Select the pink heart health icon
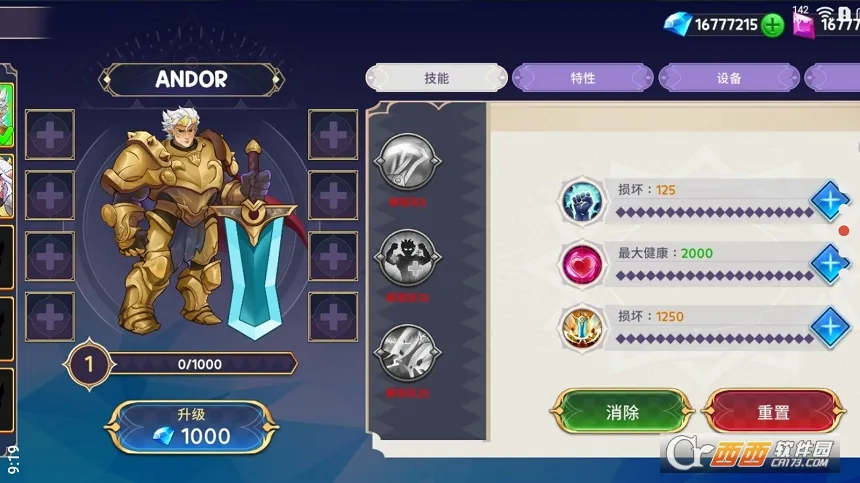 (581, 264)
